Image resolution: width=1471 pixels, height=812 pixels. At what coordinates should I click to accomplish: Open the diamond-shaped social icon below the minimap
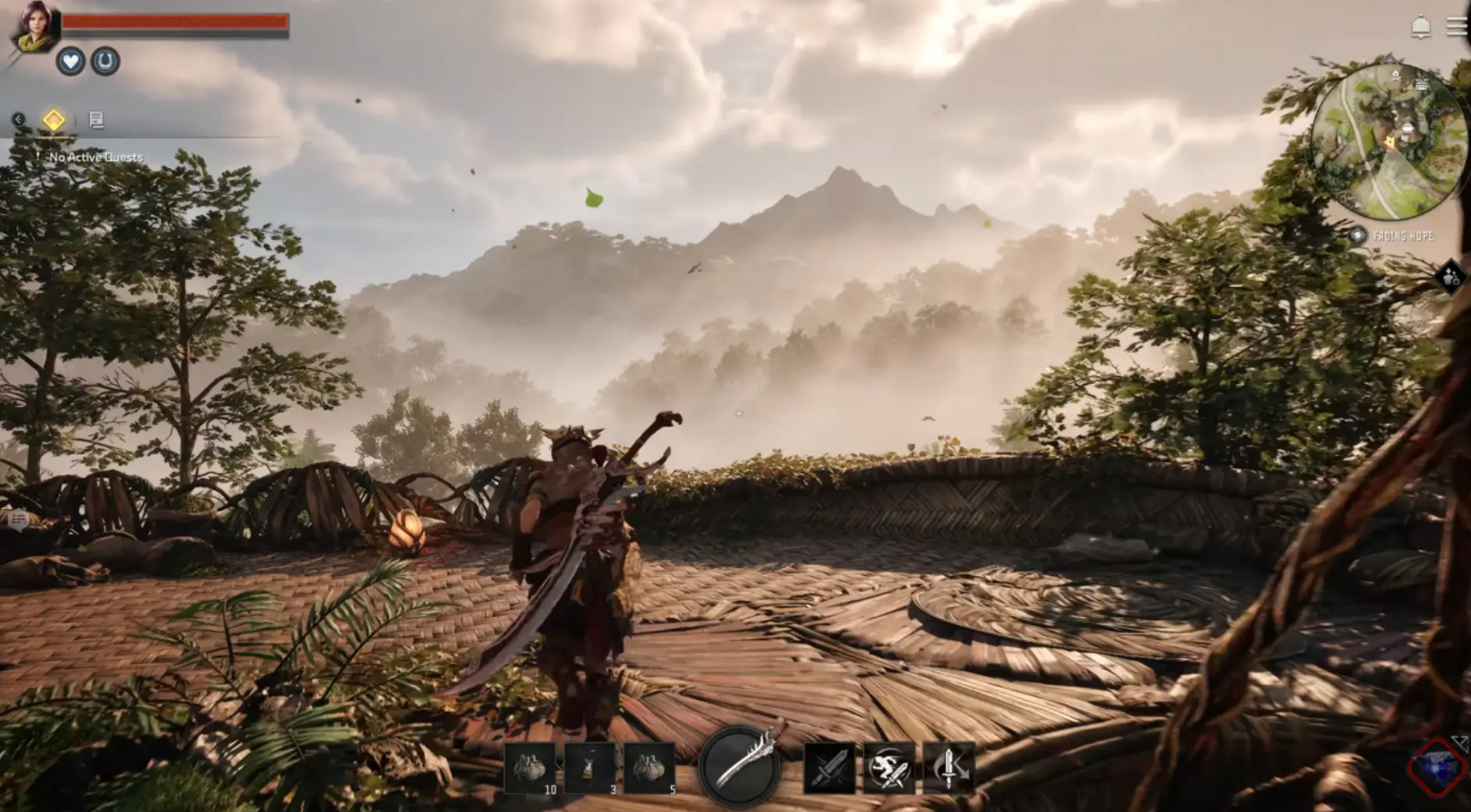pyautogui.click(x=1451, y=277)
